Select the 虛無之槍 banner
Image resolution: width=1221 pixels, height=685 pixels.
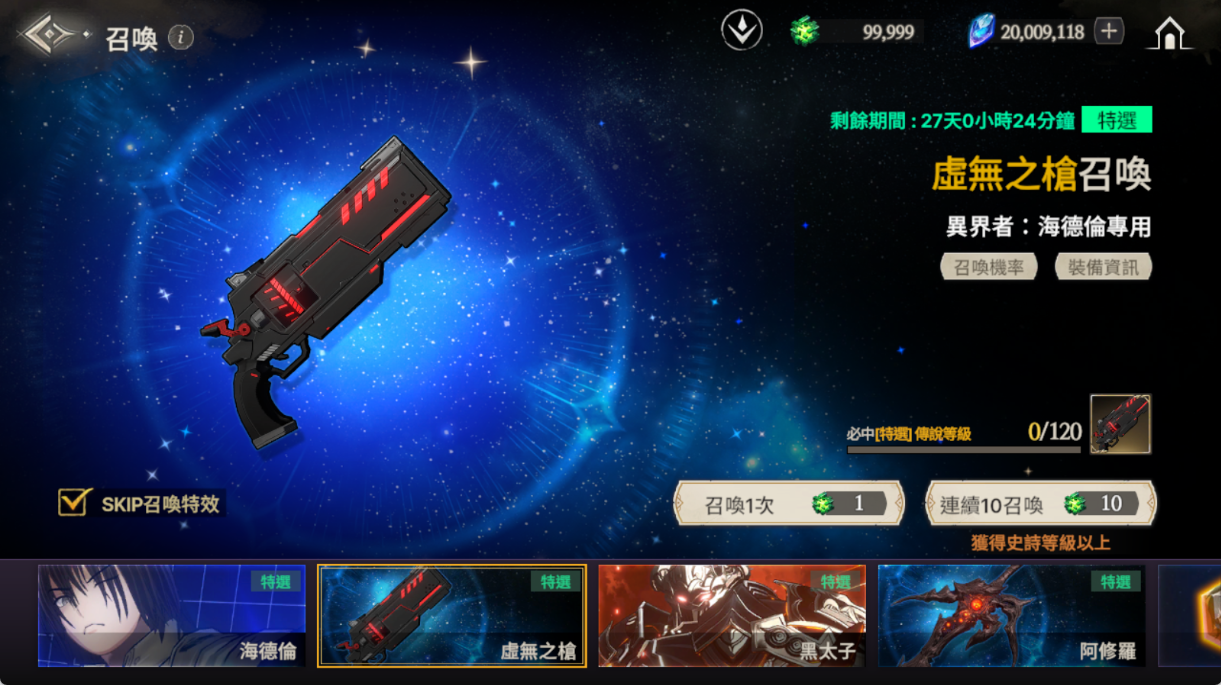point(452,616)
